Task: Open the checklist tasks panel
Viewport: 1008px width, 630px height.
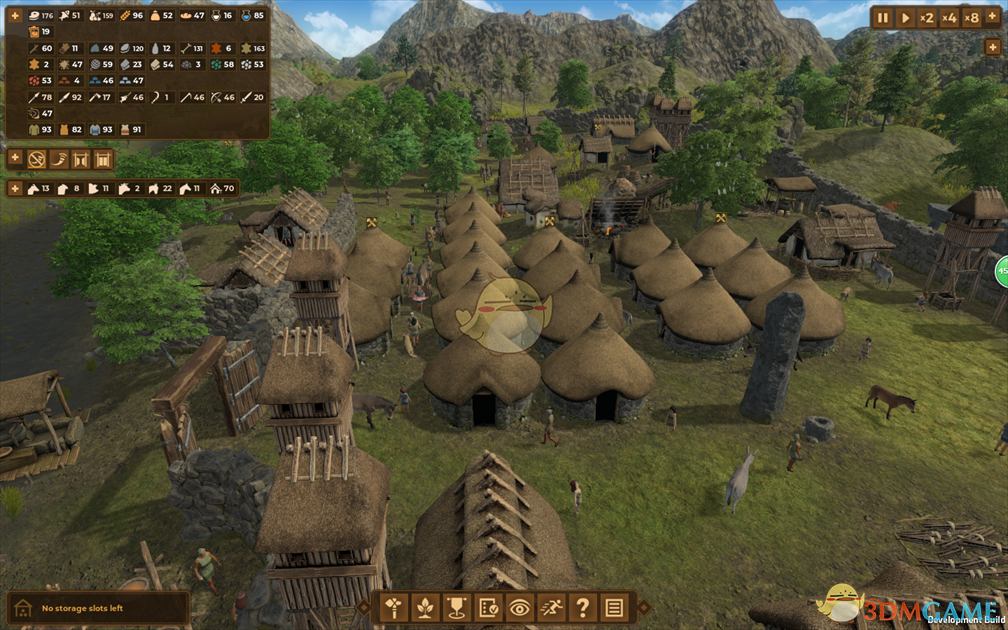Action: 488,606
